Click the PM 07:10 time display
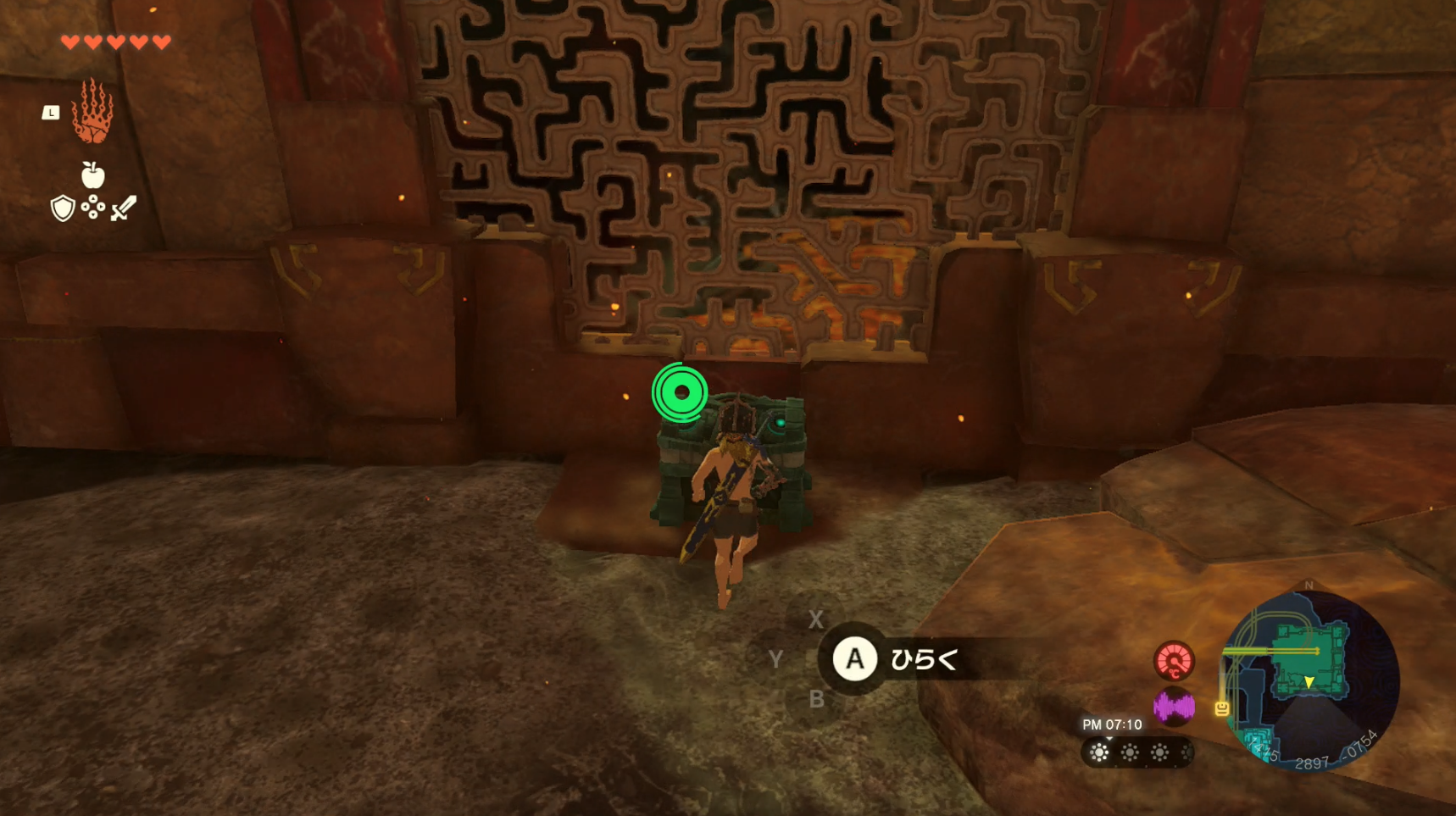This screenshot has height=816, width=1456. click(x=1110, y=725)
